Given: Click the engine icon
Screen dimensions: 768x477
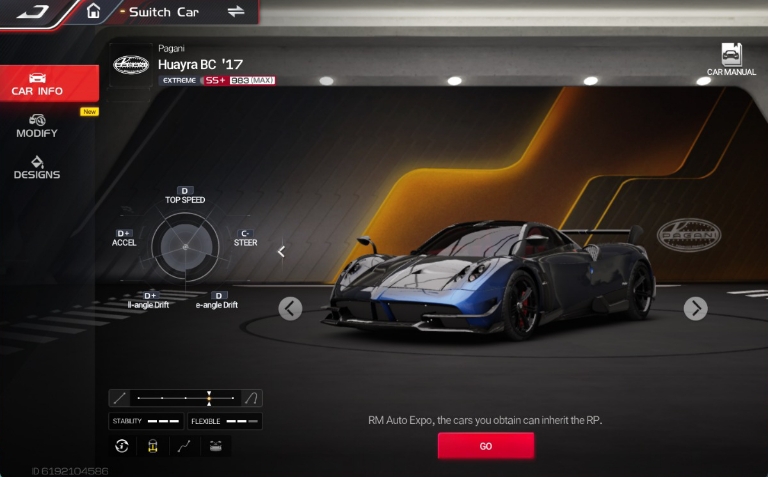Looking at the screenshot, I should coord(215,446).
